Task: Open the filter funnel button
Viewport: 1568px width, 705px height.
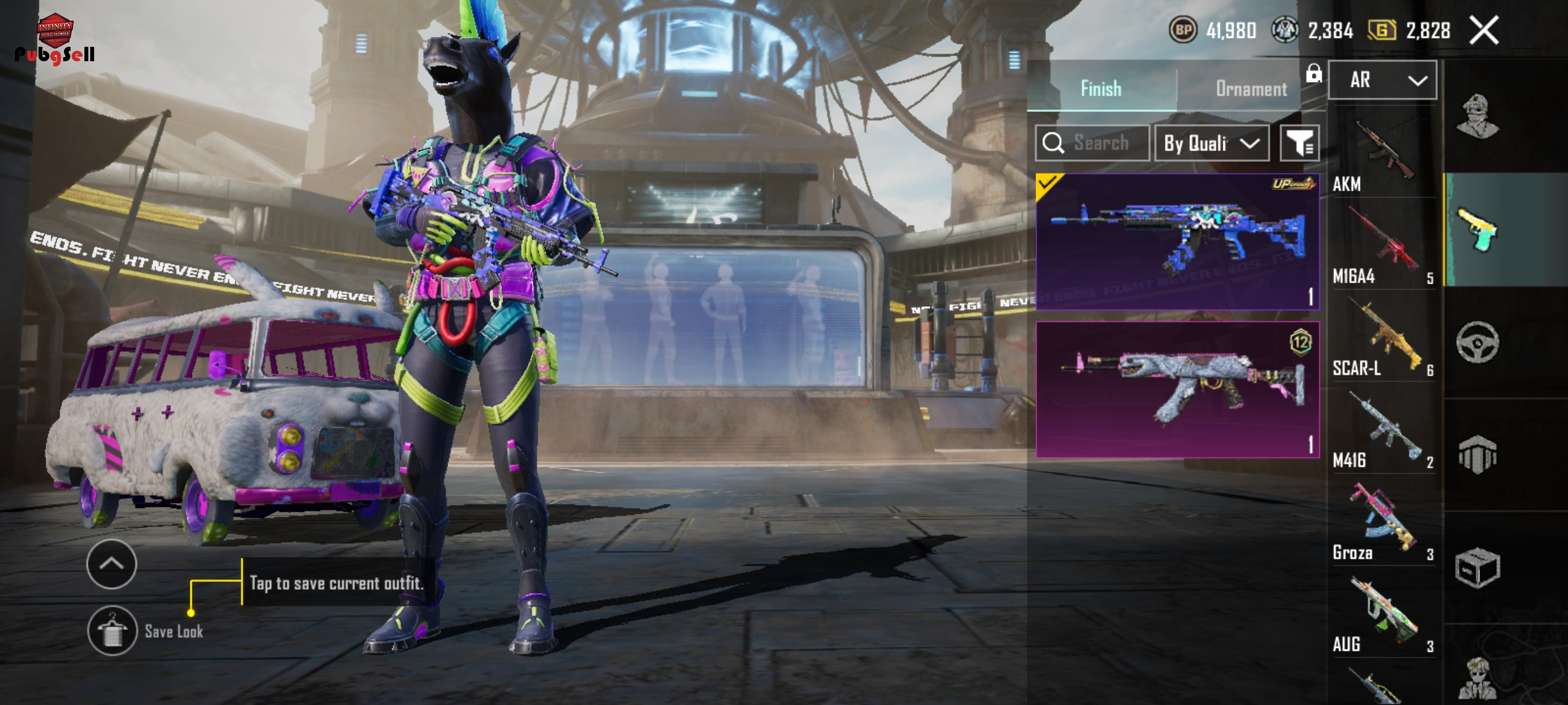Action: coord(1299,143)
